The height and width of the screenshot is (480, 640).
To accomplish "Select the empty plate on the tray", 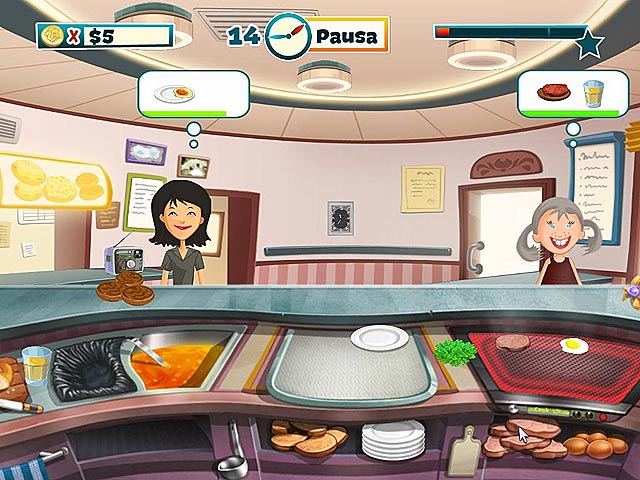I will 379,337.
